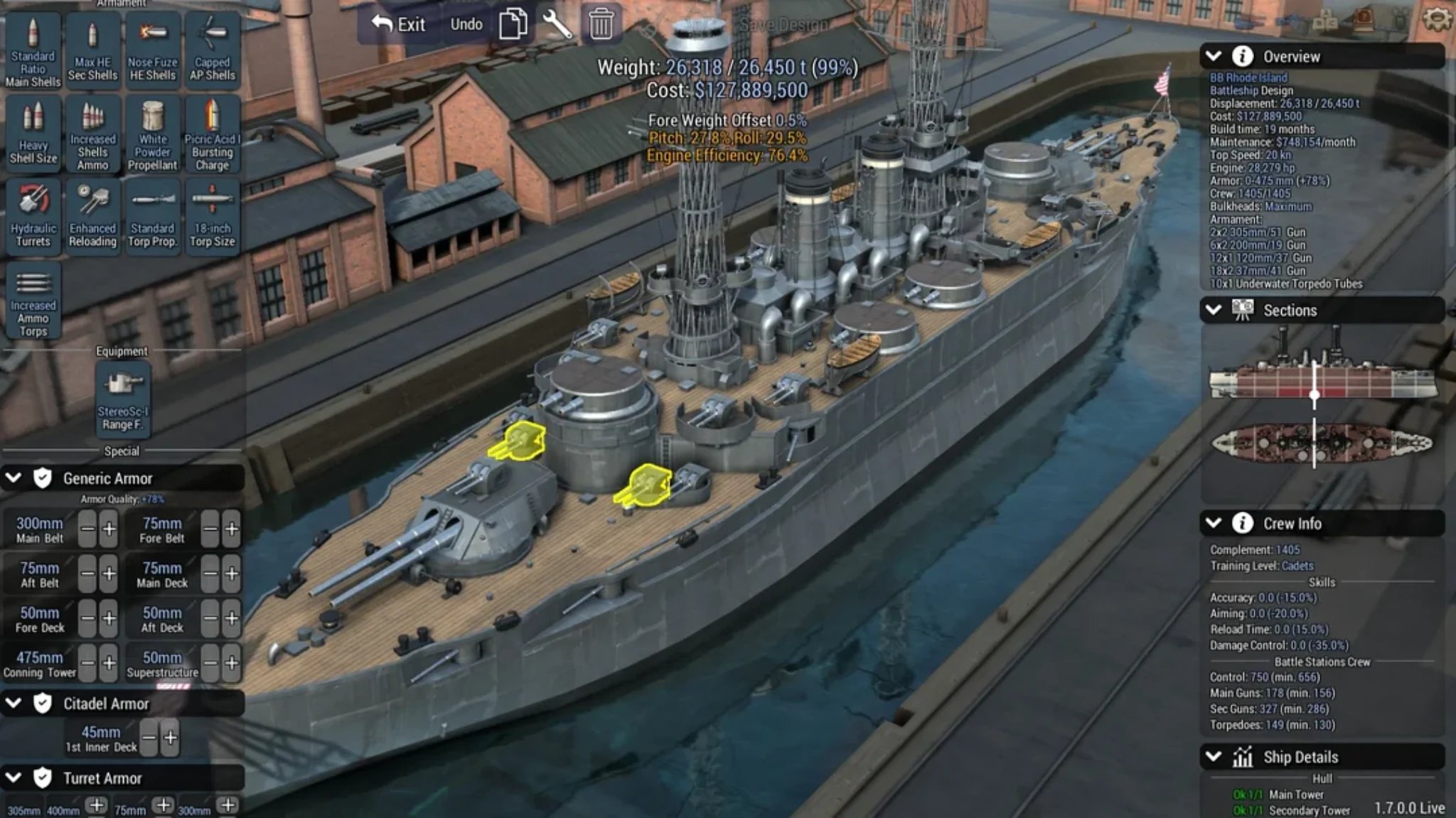The width and height of the screenshot is (1456, 818).
Task: Open the gear settings icon
Action: [x=1437, y=18]
